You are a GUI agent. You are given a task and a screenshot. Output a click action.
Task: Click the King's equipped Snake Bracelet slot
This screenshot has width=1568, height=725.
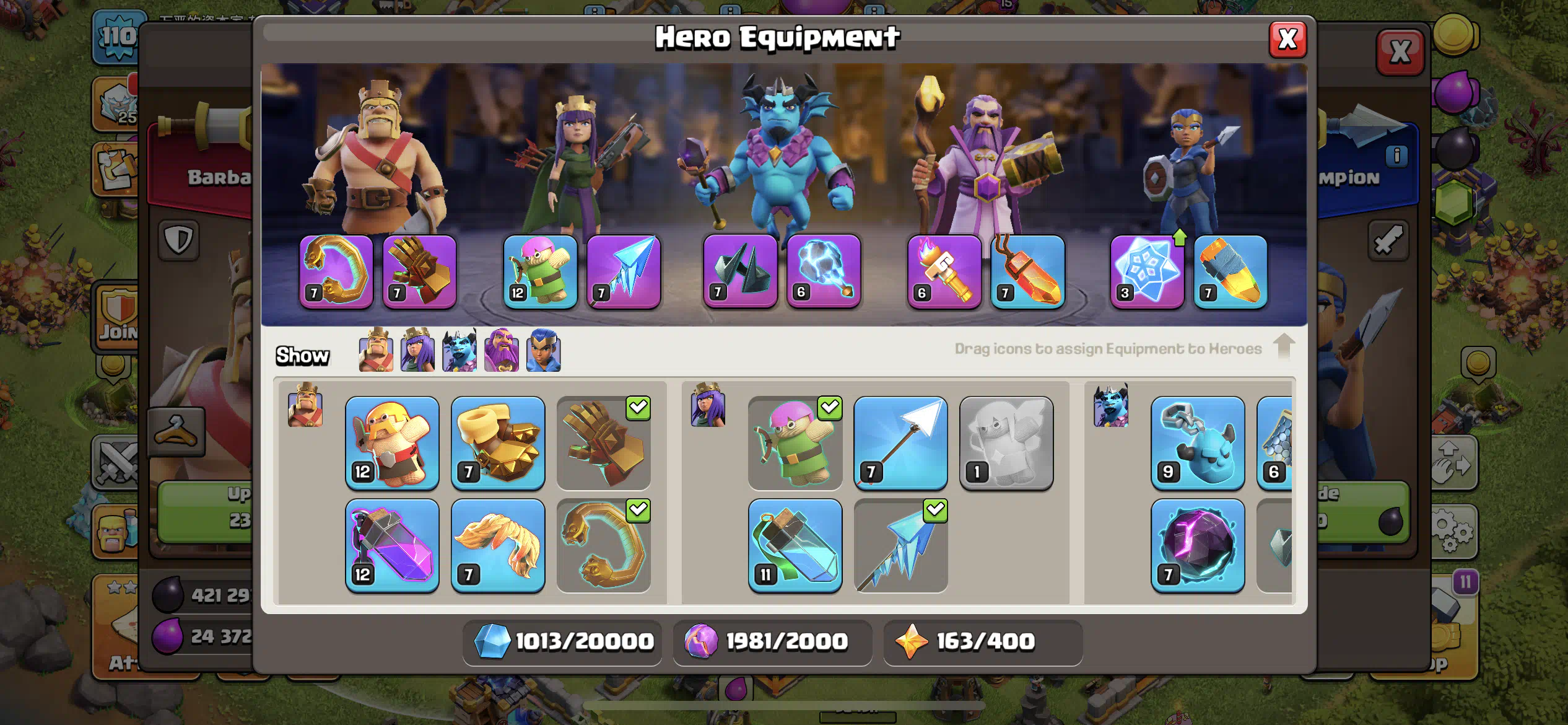[336, 271]
